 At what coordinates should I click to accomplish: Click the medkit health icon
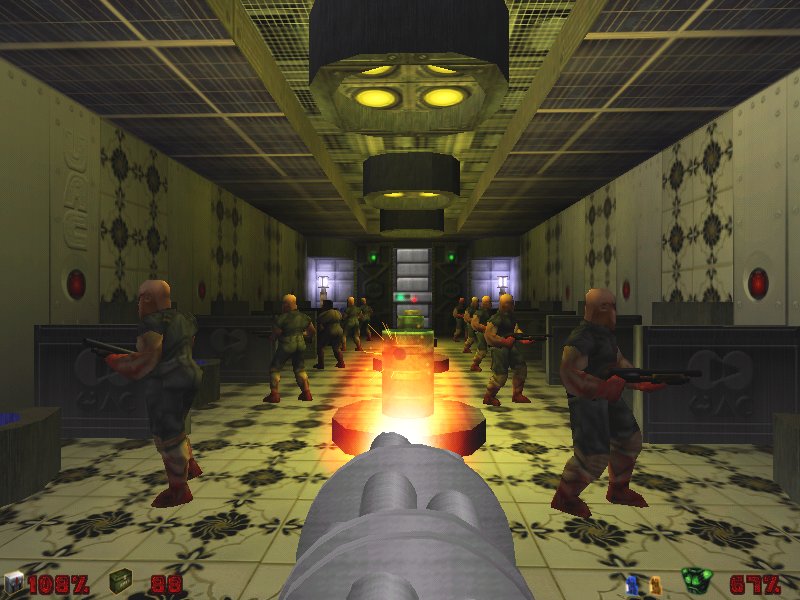13,583
